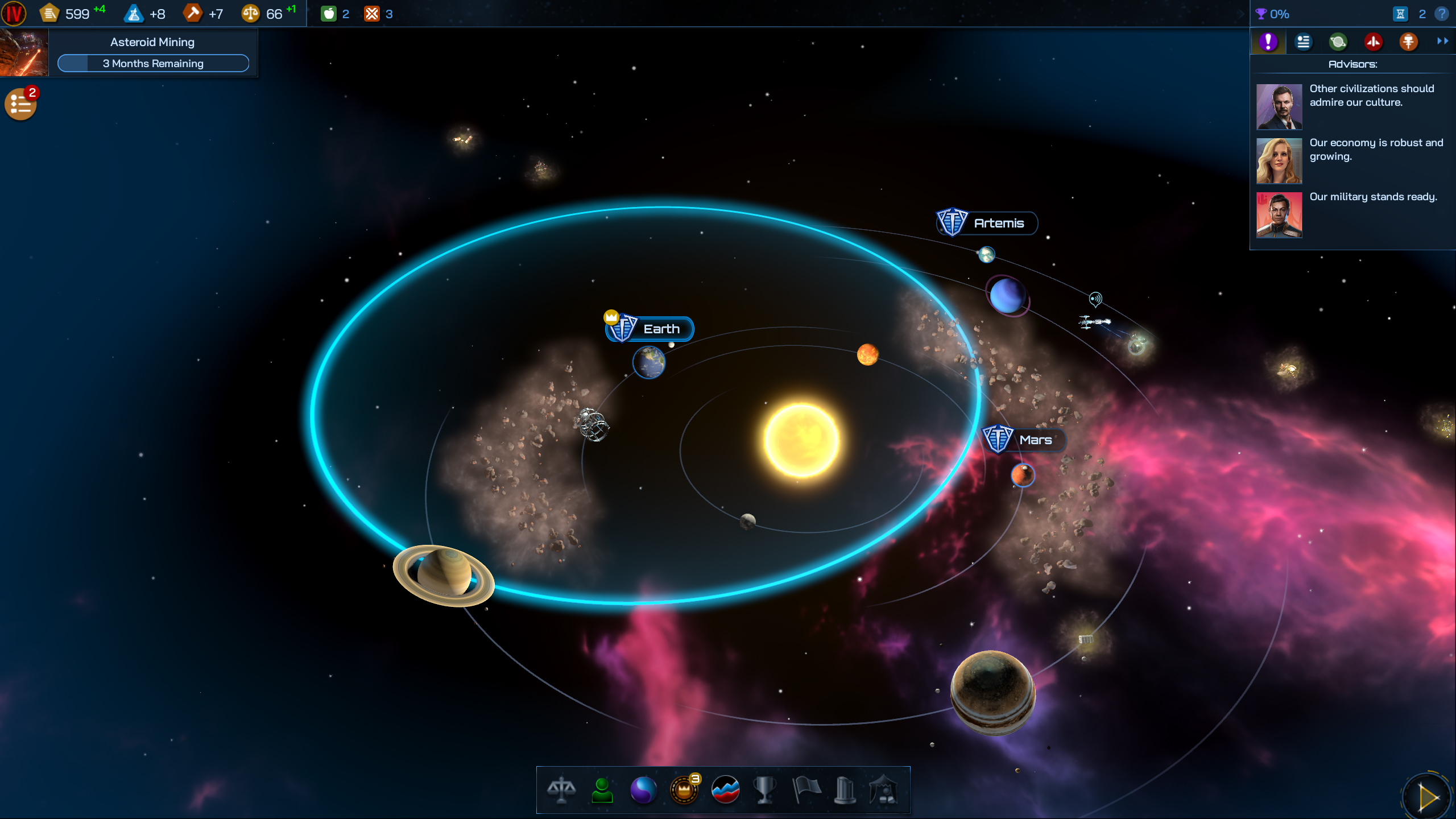Switch to the red ships tab
1456x819 pixels.
[x=1373, y=42]
